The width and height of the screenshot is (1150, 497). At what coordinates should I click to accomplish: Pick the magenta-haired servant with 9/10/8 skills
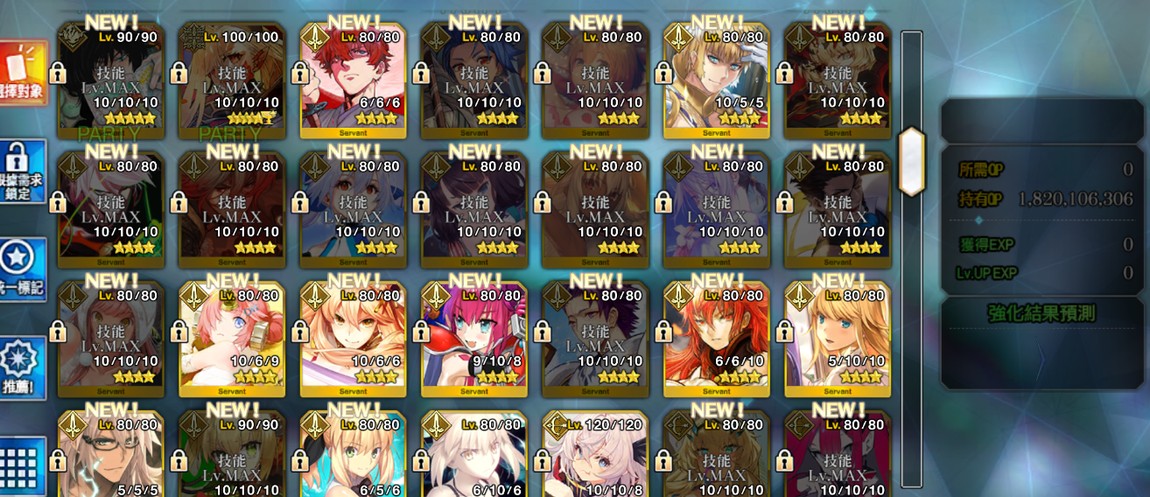[475, 338]
